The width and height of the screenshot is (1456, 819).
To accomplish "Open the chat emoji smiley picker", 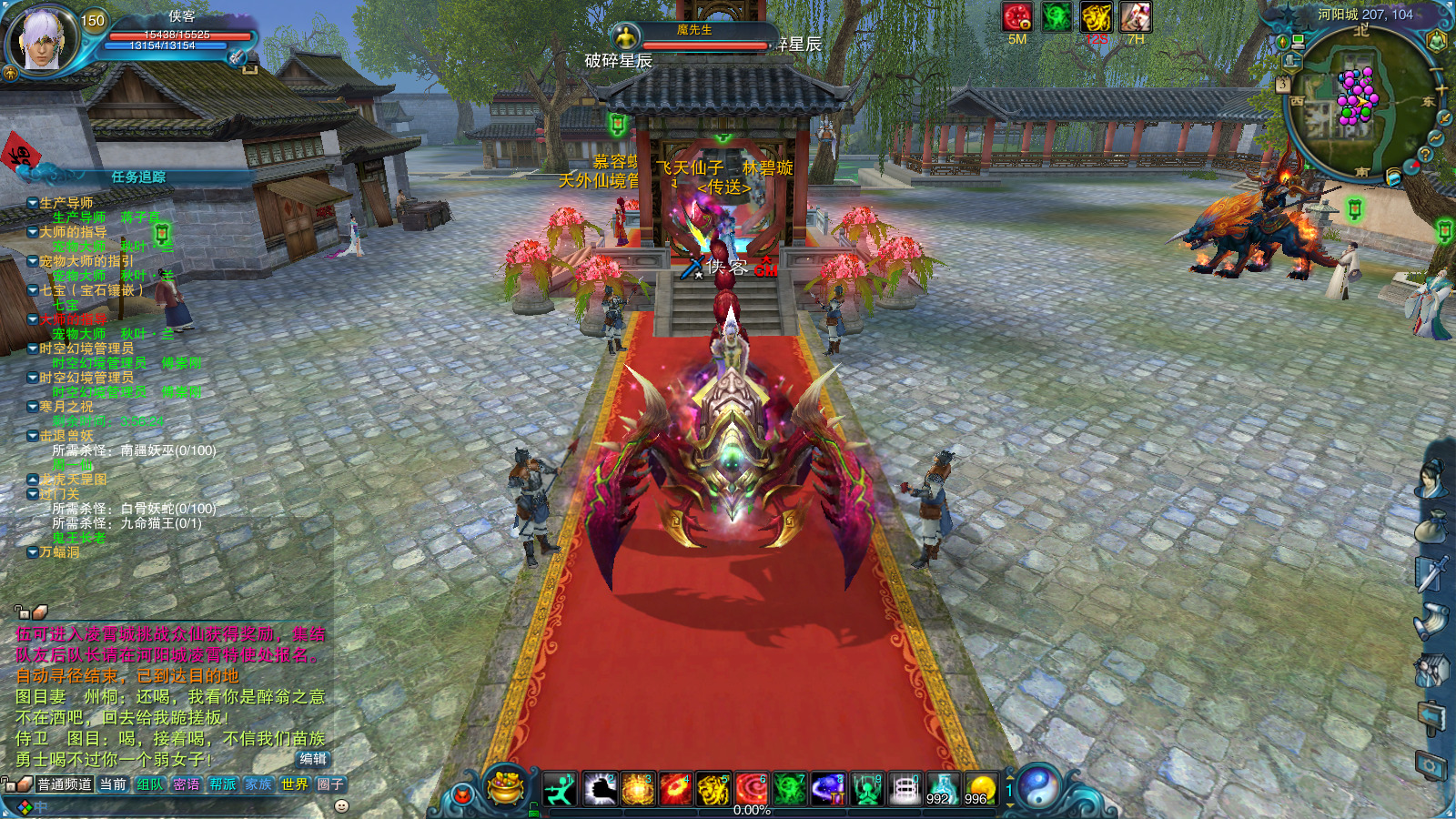I will [x=341, y=806].
